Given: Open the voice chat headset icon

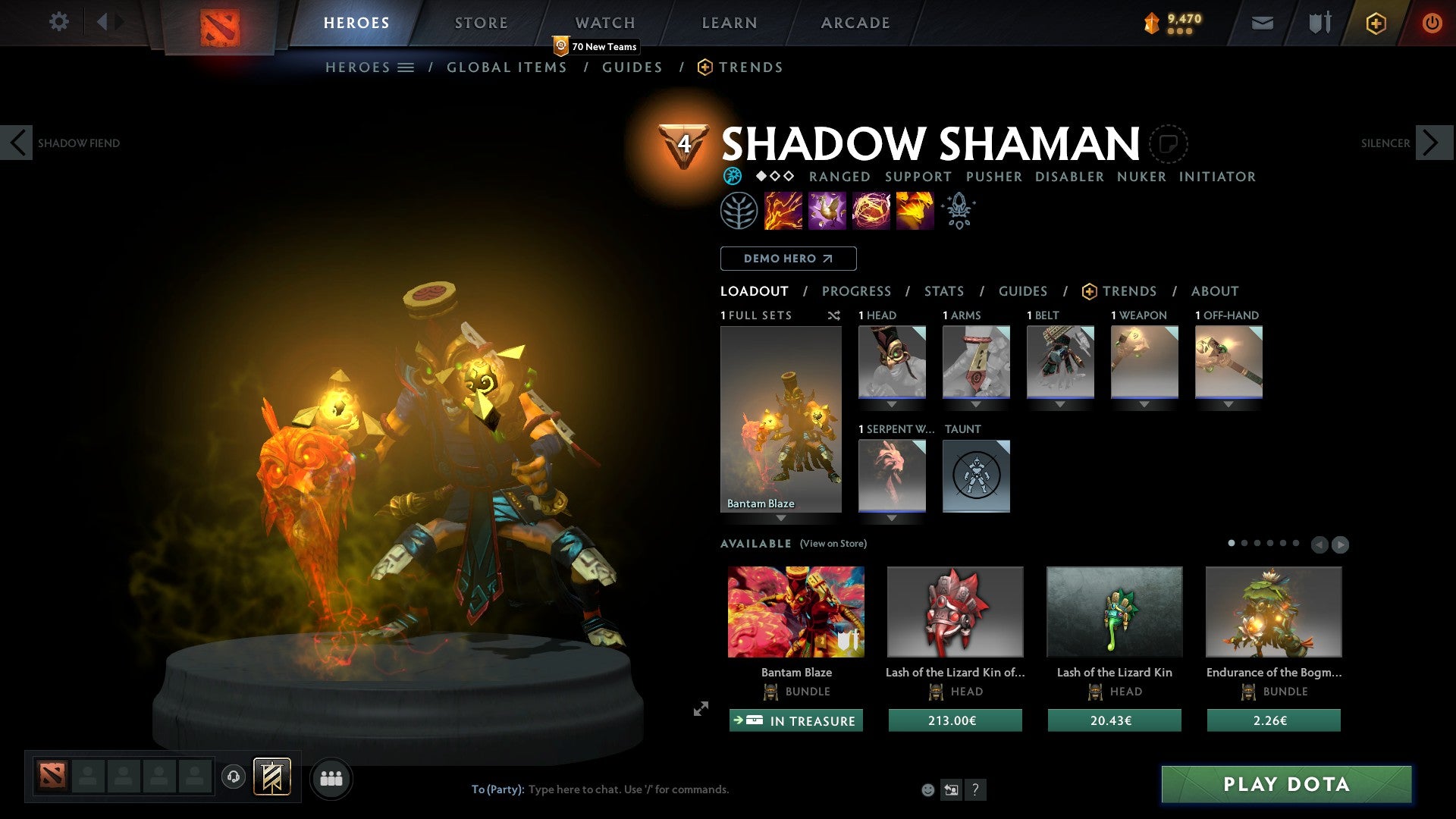Looking at the screenshot, I should pos(234,778).
